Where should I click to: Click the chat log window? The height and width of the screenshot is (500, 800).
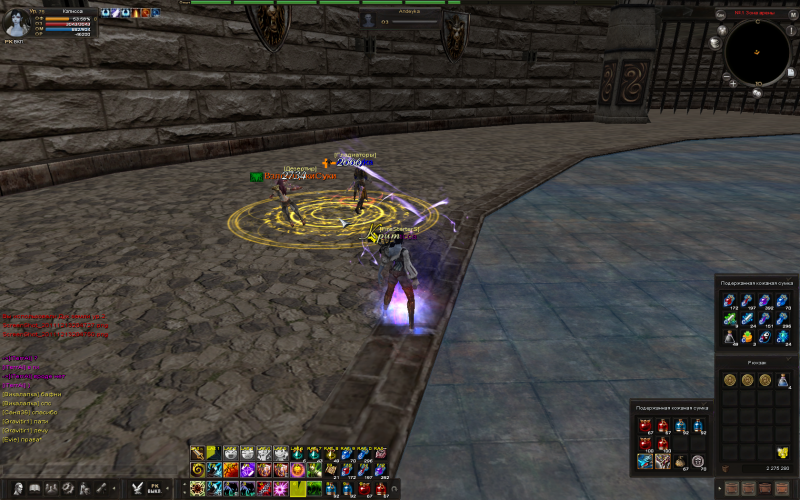pos(60,400)
